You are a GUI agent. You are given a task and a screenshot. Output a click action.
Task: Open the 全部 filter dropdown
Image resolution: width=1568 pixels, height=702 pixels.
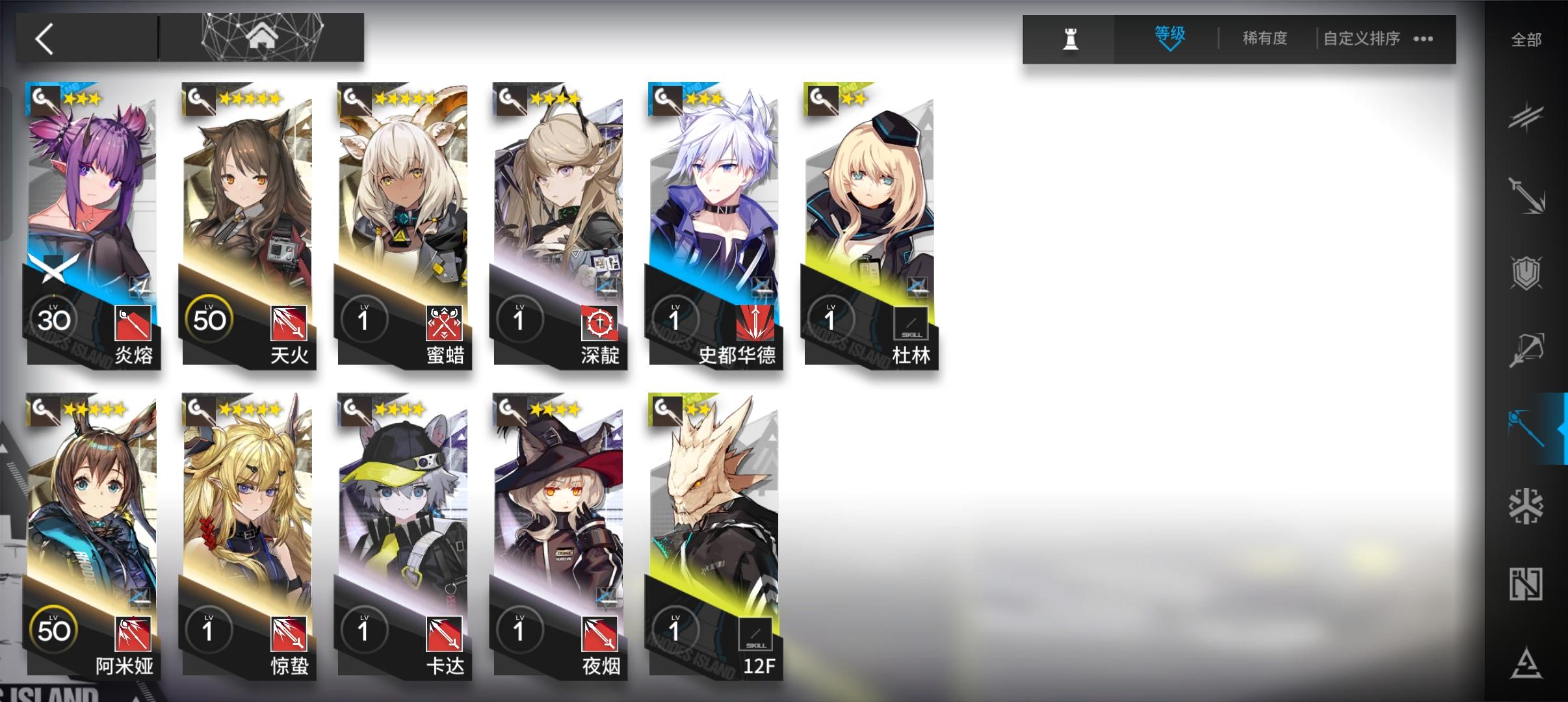1526,39
